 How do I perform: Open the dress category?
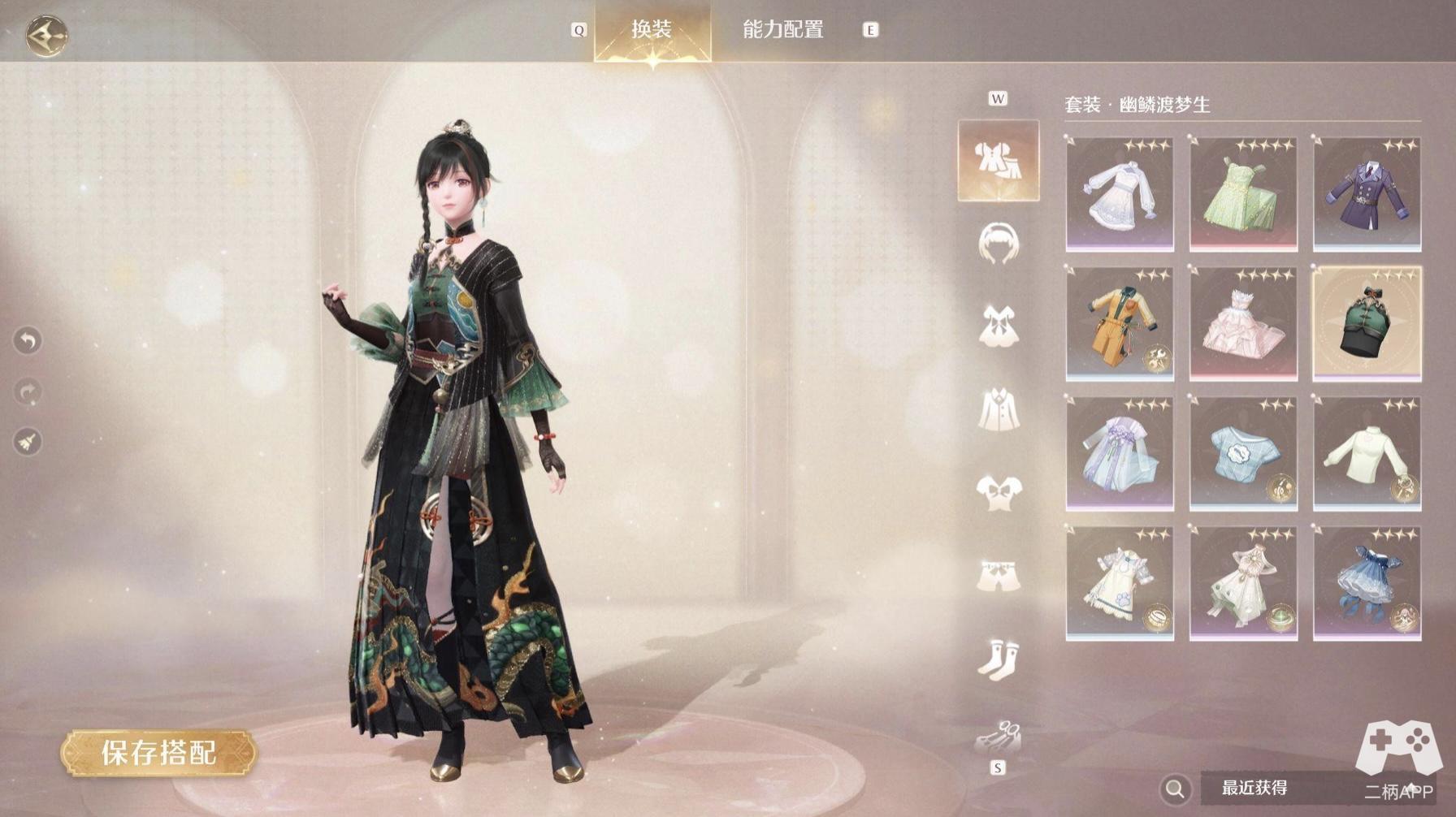(x=998, y=326)
